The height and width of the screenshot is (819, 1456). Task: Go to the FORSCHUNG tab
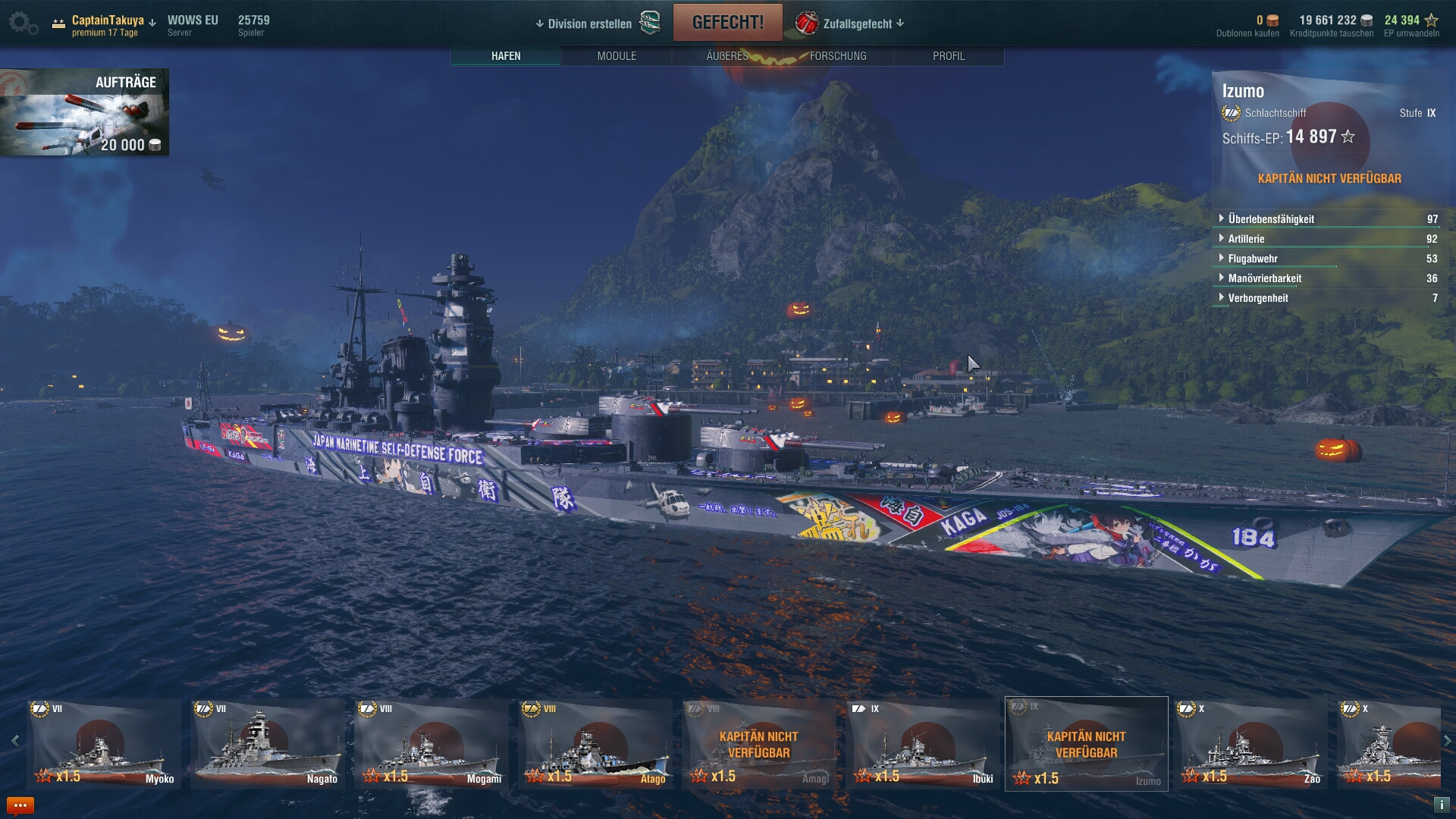(838, 56)
